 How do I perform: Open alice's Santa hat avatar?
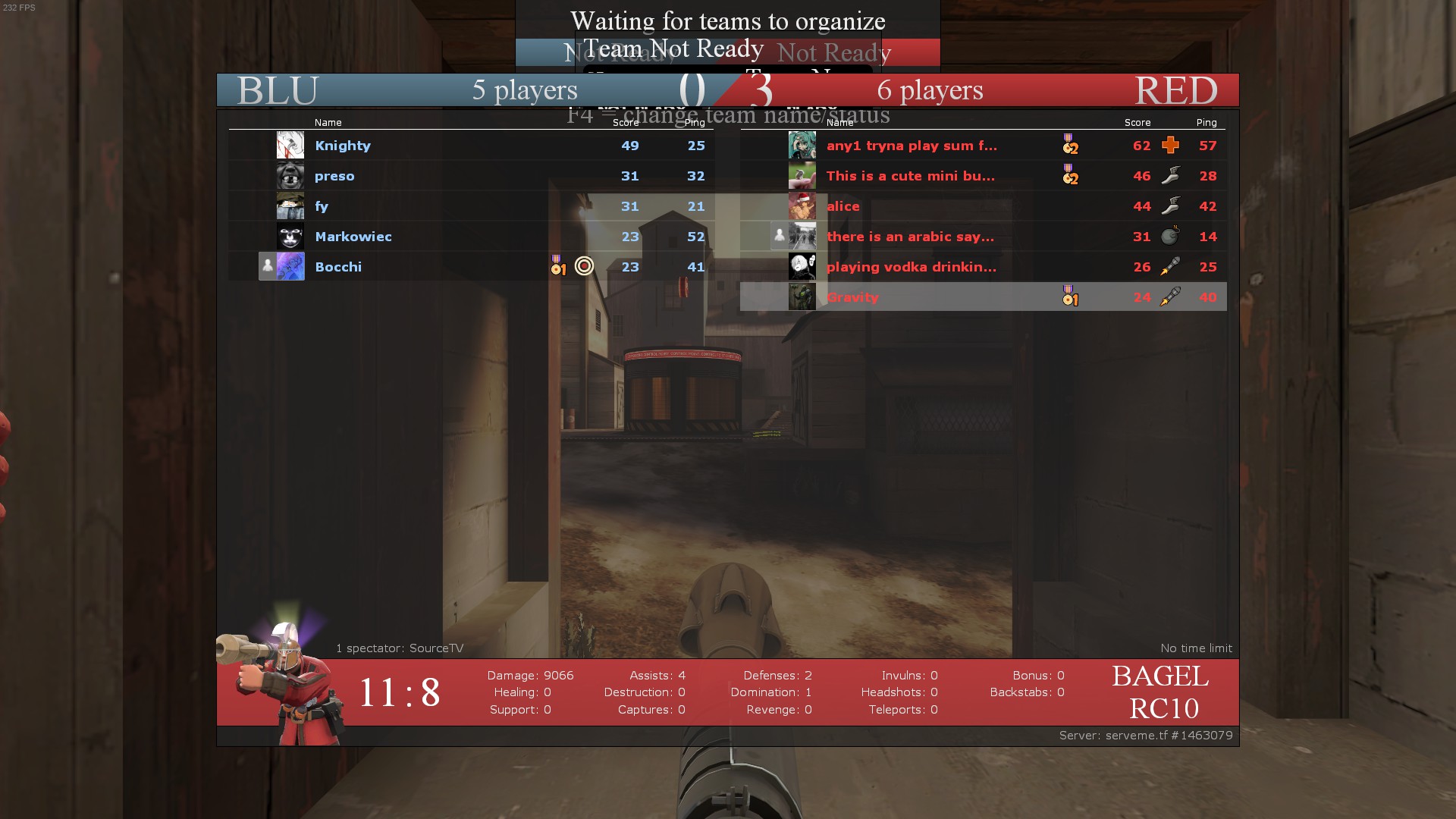pos(802,206)
